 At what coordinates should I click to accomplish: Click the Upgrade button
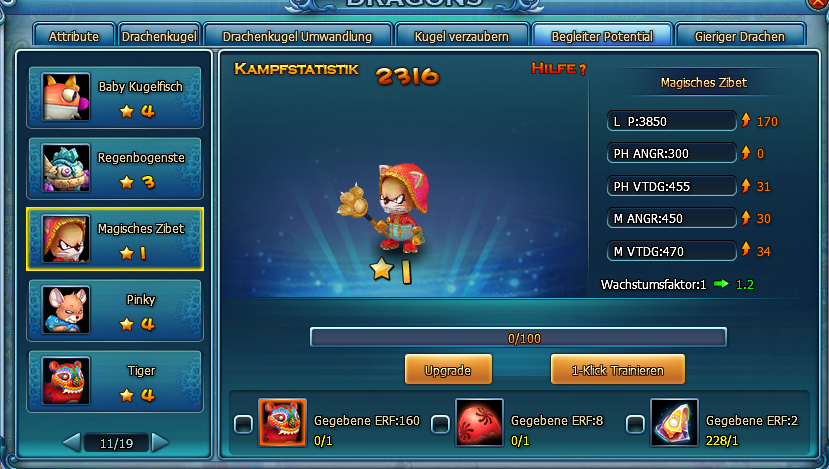pos(447,370)
